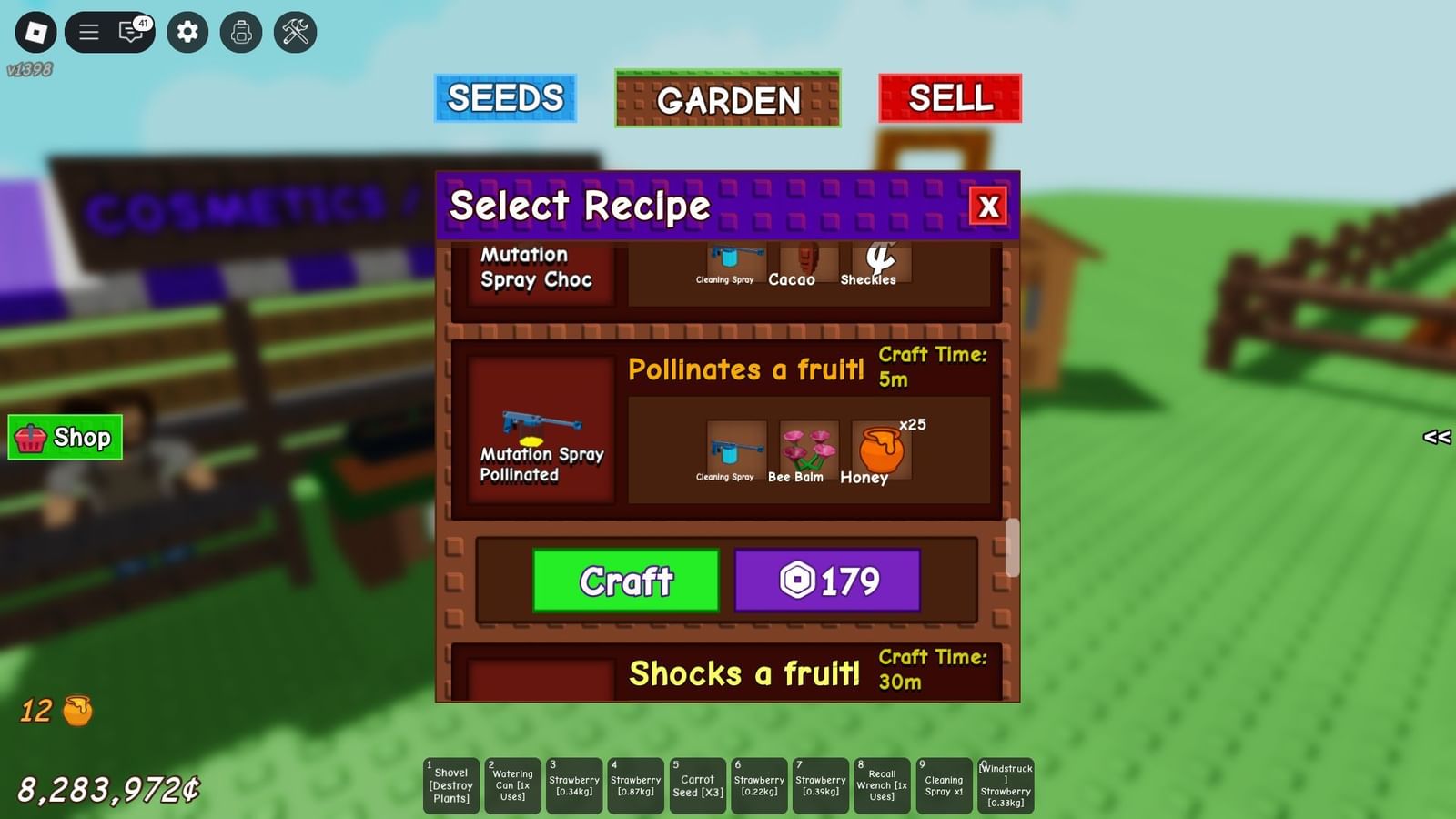Switch to the SELL tab
This screenshot has height=819, width=1456.
click(950, 97)
